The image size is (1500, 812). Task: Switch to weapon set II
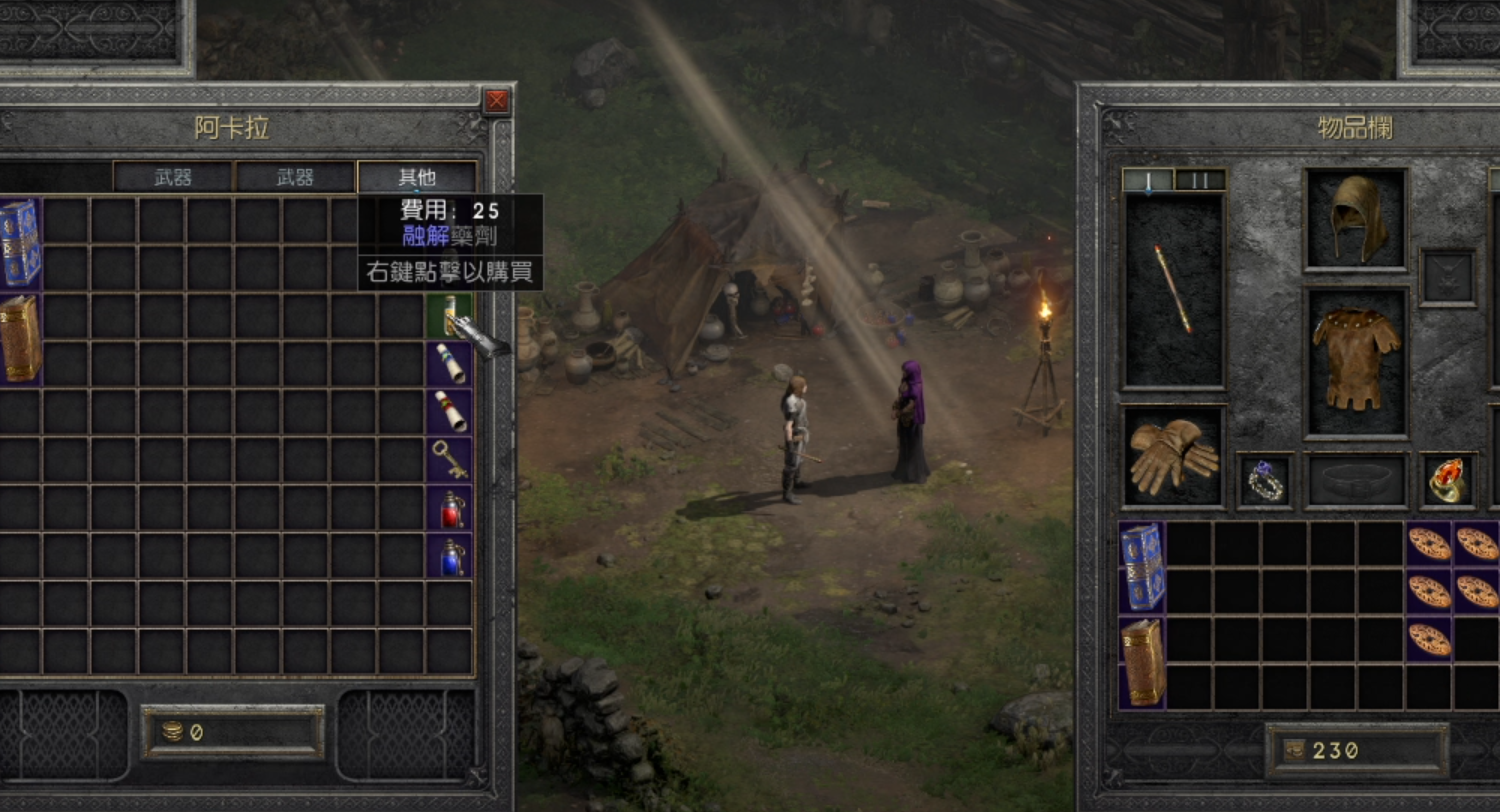point(1199,180)
